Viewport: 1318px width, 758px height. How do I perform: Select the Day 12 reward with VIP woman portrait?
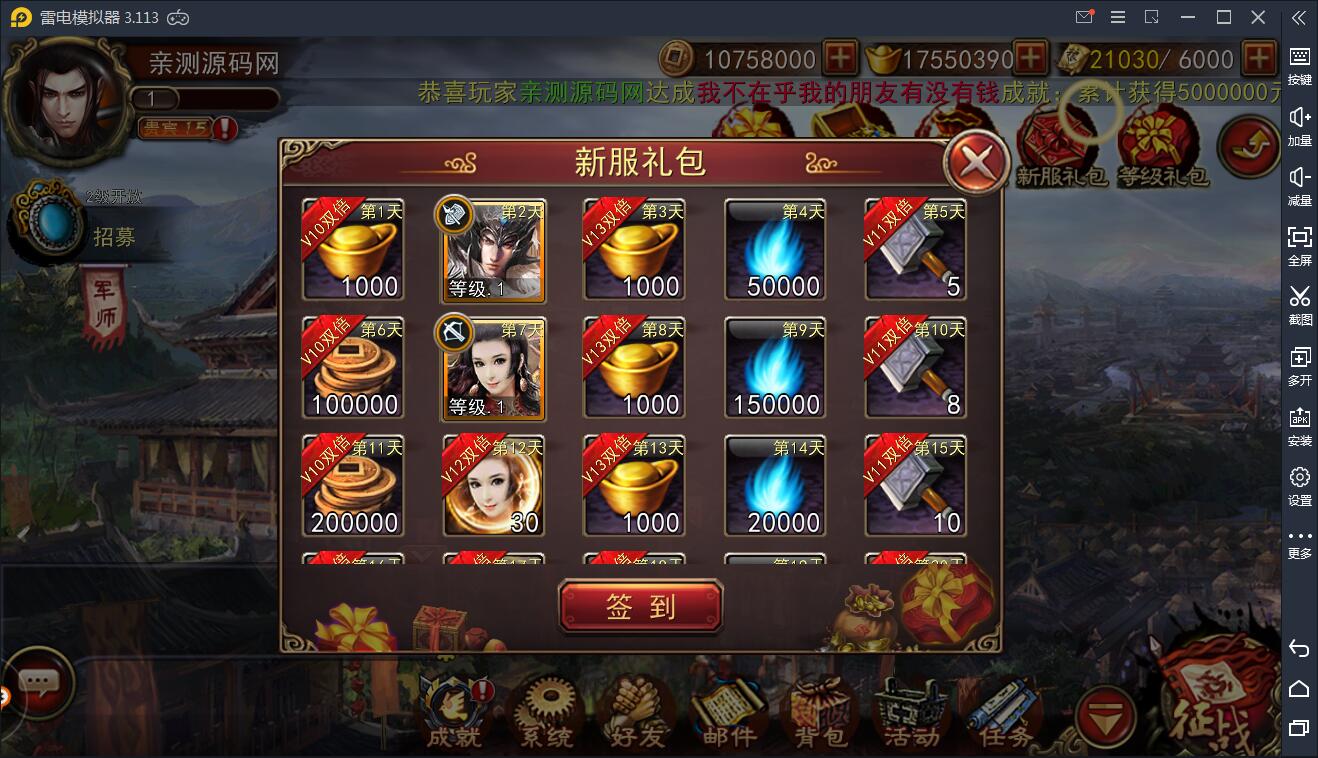[493, 485]
